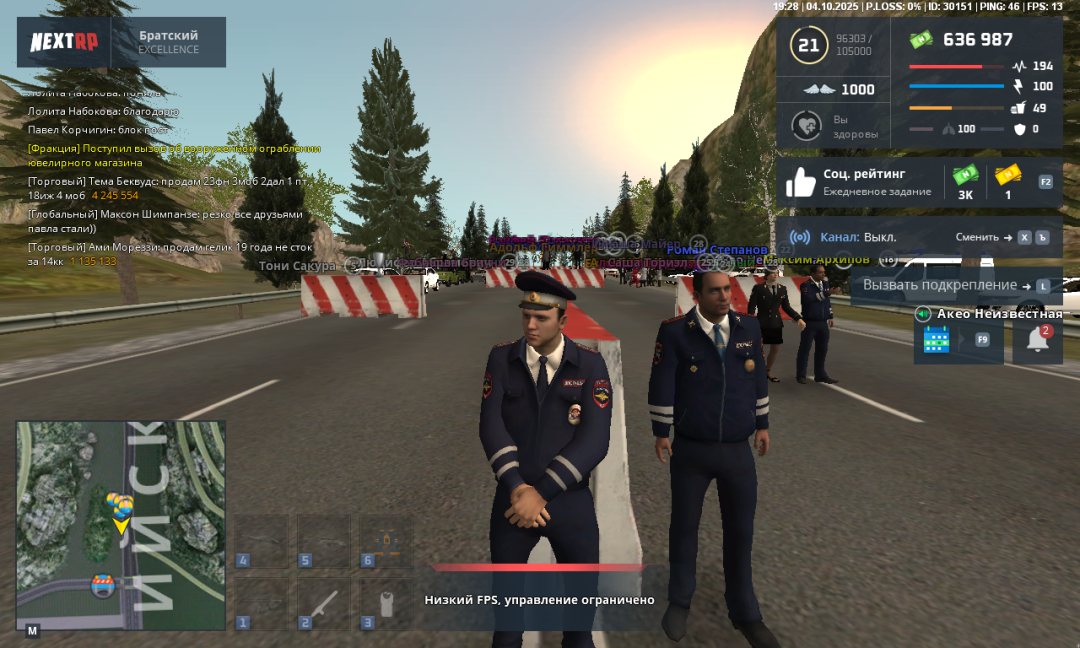1080x648 pixels.
Task: Open the minimap of Bratsk area
Action: click(x=120, y=525)
